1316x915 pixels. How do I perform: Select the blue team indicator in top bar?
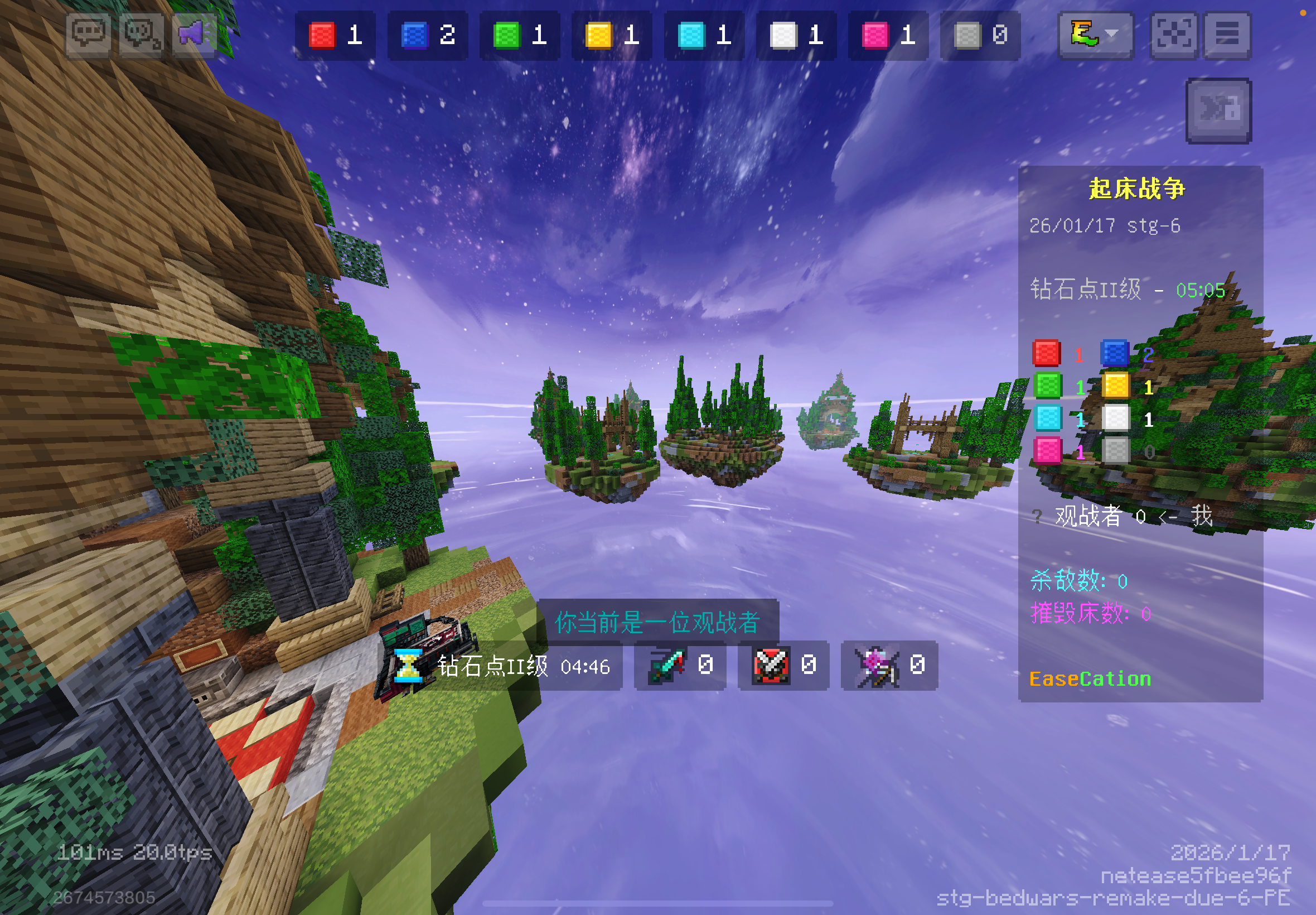(x=427, y=36)
